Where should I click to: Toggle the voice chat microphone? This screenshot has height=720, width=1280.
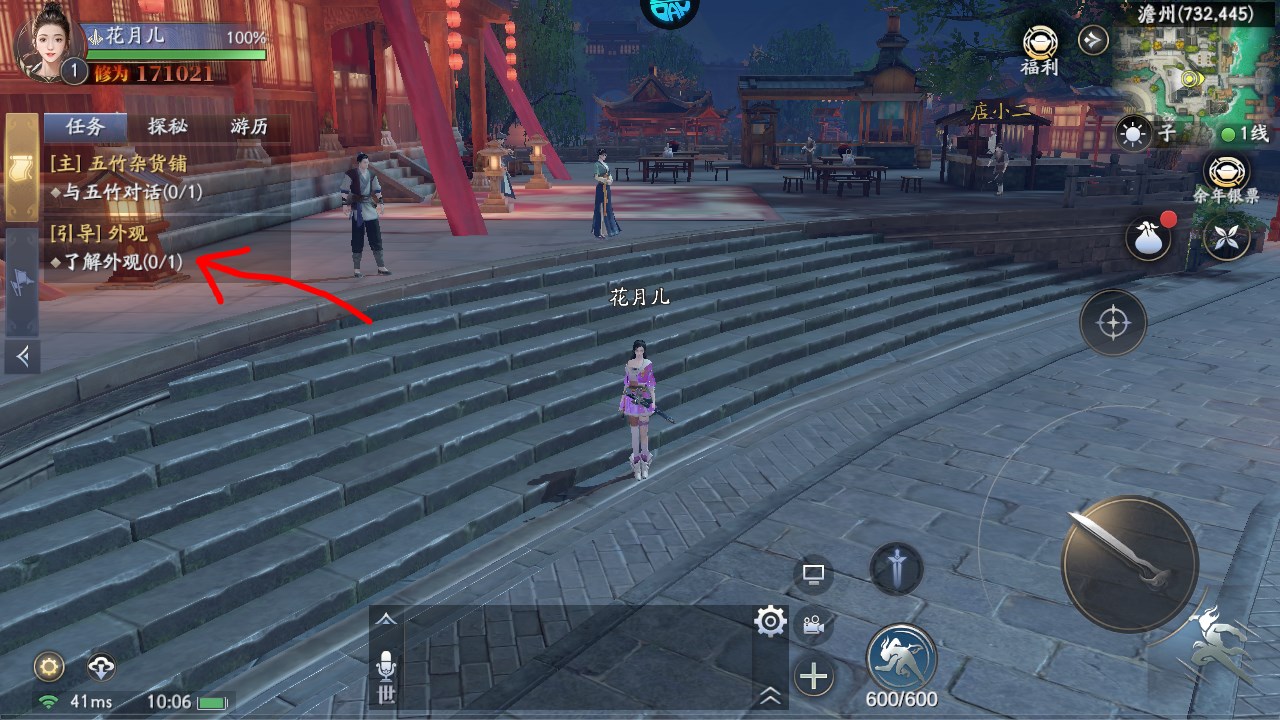click(386, 667)
